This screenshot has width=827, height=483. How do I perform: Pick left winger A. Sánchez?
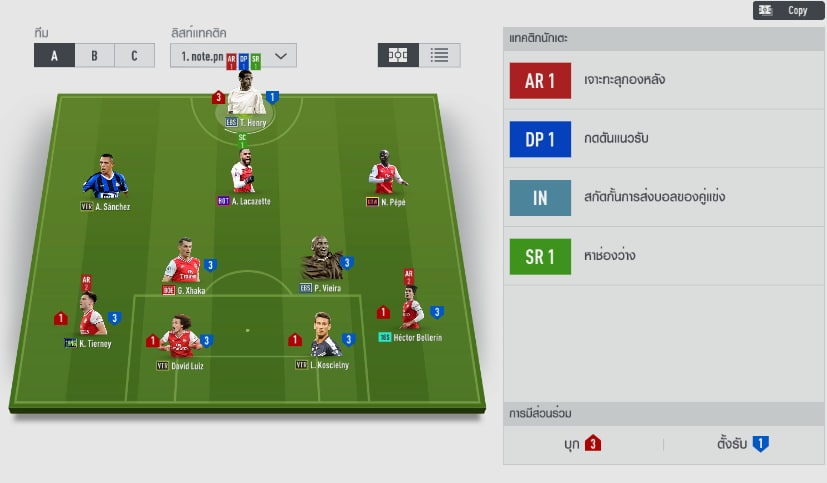tap(105, 180)
